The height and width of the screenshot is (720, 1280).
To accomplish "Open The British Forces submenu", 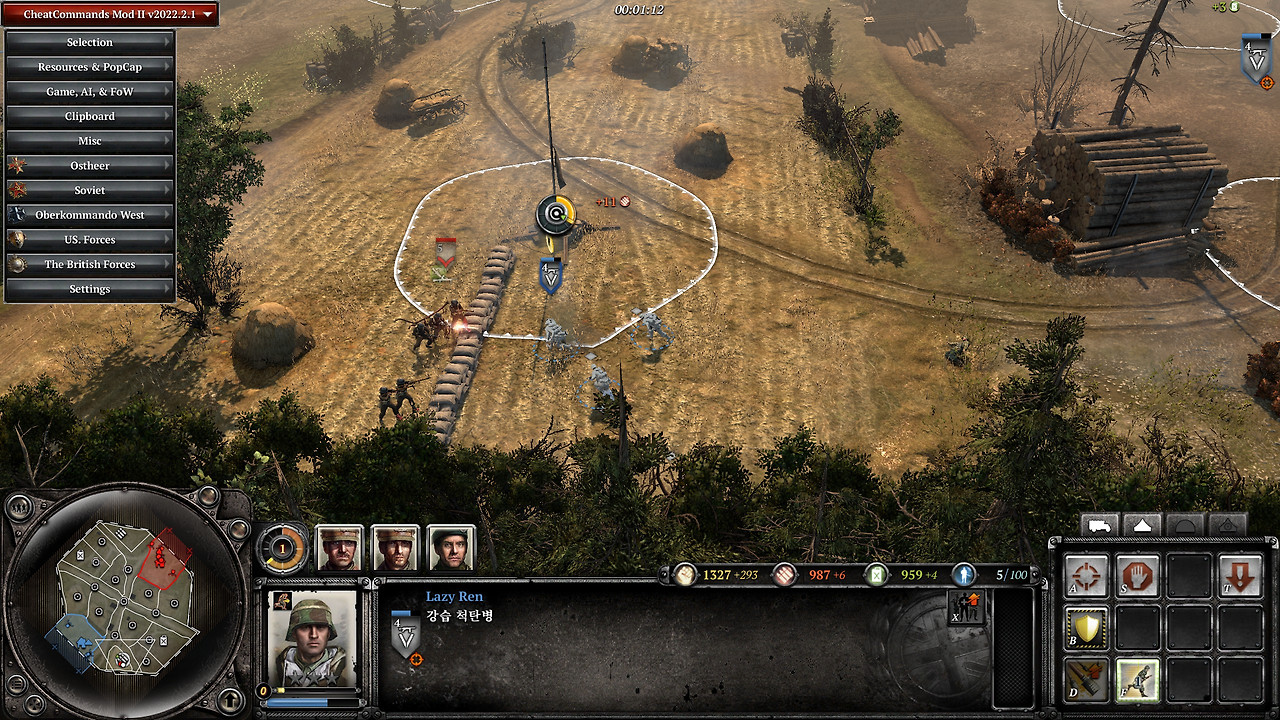I will pyautogui.click(x=90, y=264).
